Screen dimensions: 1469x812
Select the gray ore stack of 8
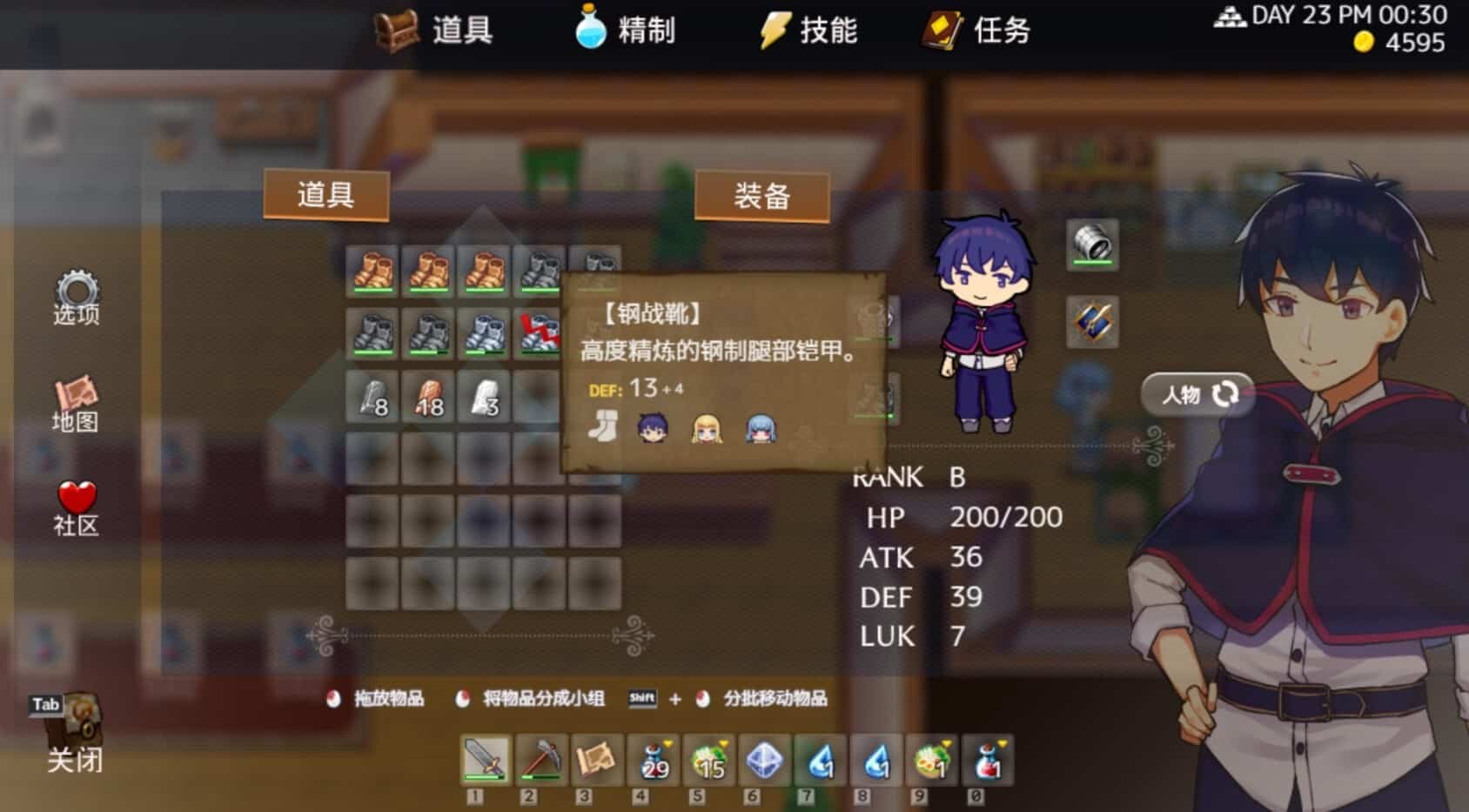coord(372,397)
